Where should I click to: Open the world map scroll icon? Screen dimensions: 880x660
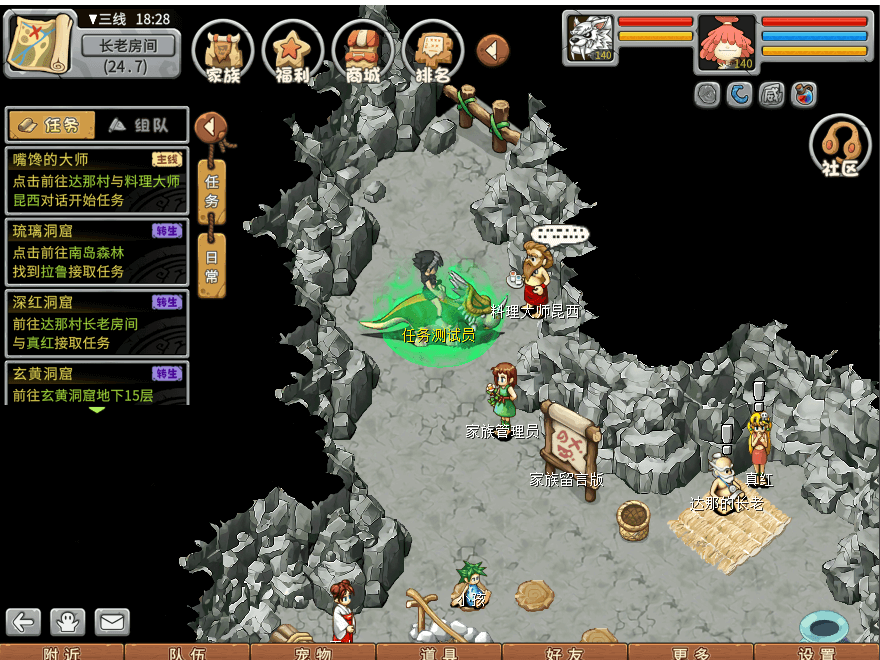40,43
